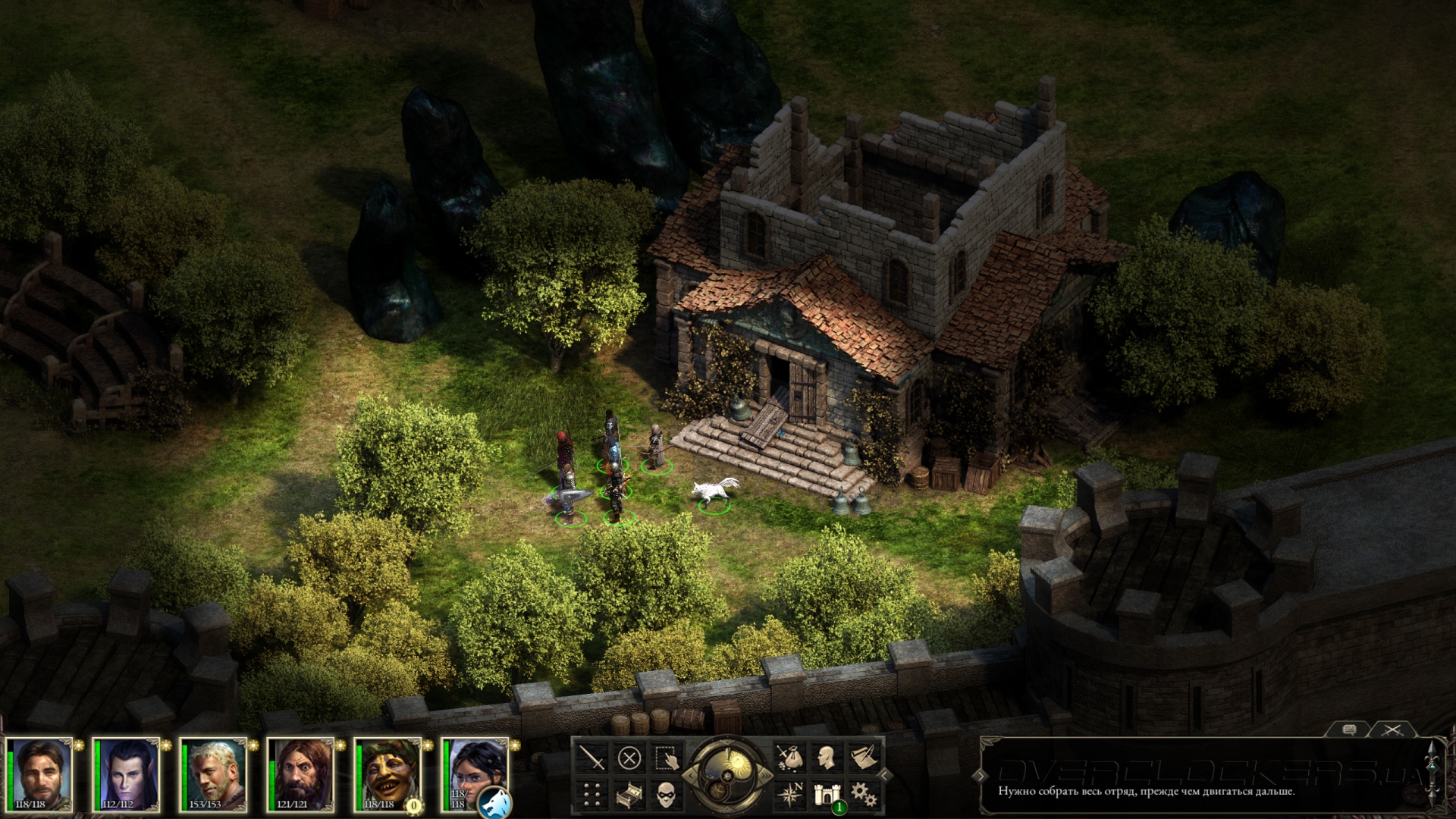
Task: Open the options gears icon
Action: tap(864, 795)
